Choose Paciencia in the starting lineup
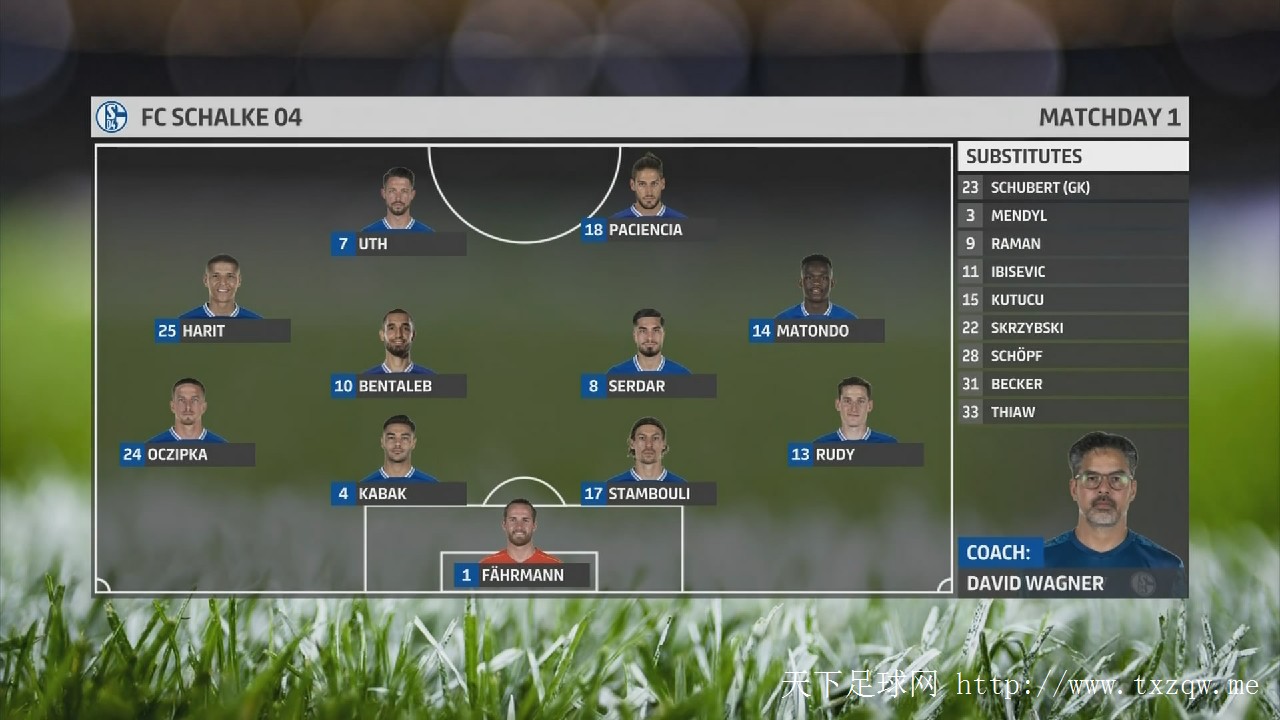Screen dimensions: 1280x720 pyautogui.click(x=648, y=230)
